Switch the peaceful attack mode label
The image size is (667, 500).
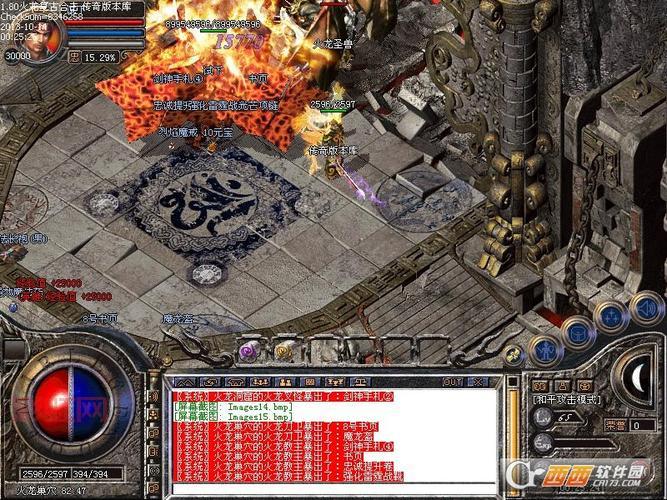pos(566,399)
